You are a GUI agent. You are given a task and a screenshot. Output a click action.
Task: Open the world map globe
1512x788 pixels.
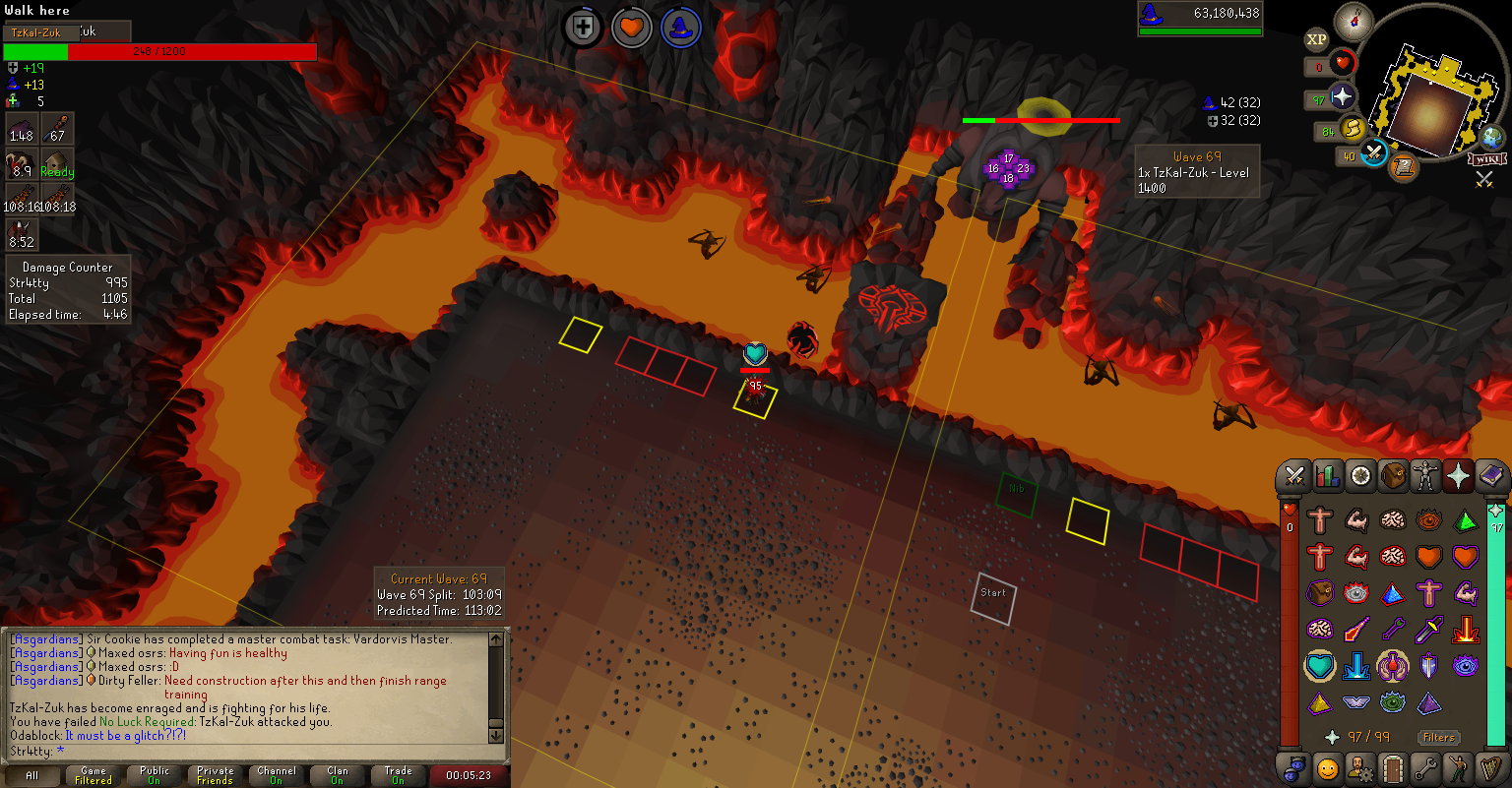point(1492,138)
